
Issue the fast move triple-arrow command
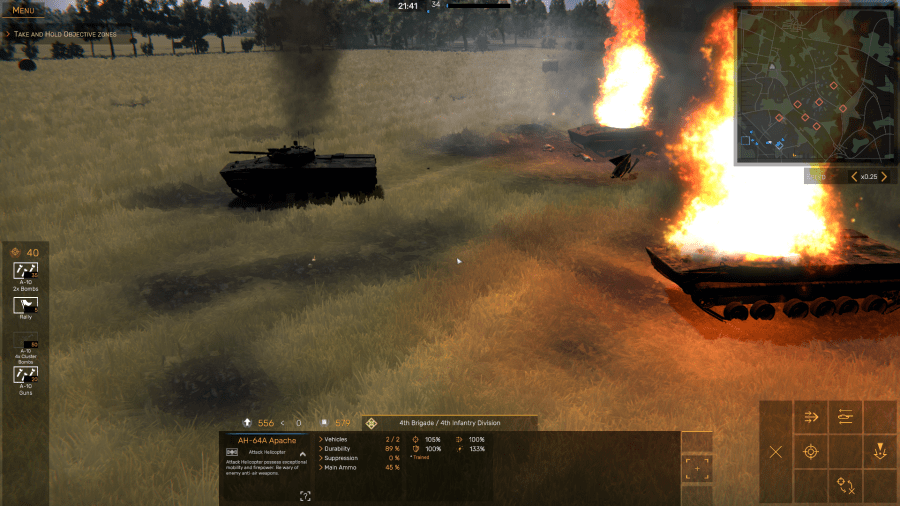pos(811,418)
